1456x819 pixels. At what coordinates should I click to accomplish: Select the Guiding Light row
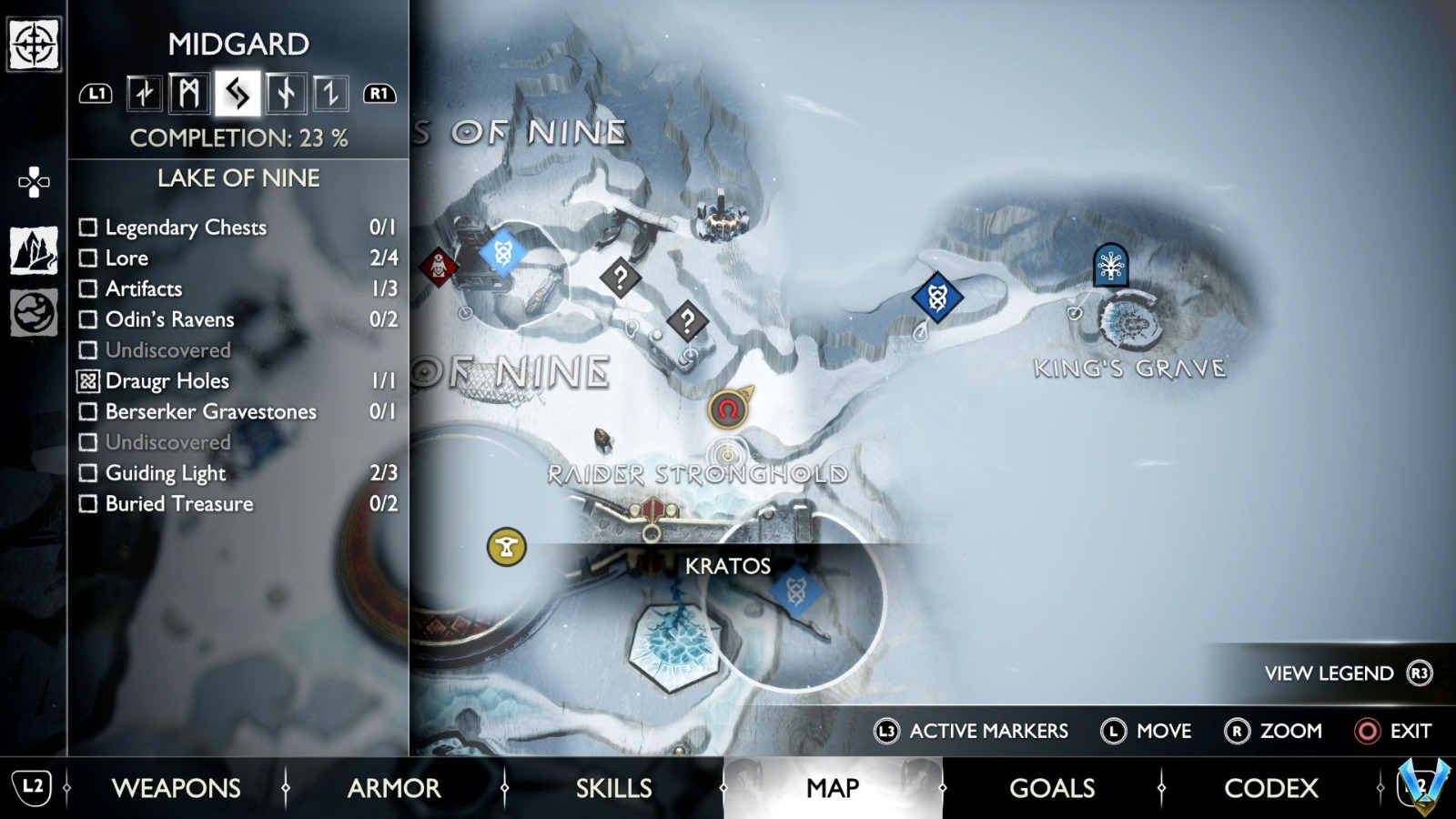click(x=165, y=473)
